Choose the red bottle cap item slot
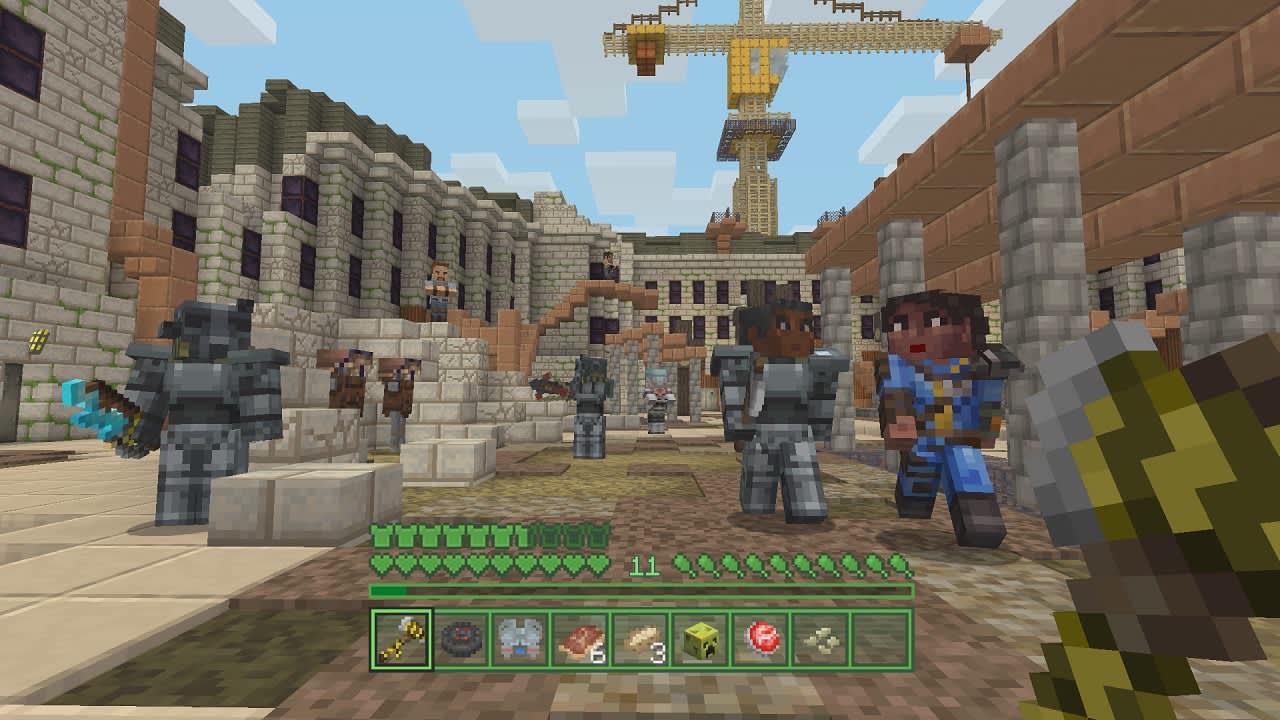Viewport: 1280px width, 720px height. click(x=761, y=639)
